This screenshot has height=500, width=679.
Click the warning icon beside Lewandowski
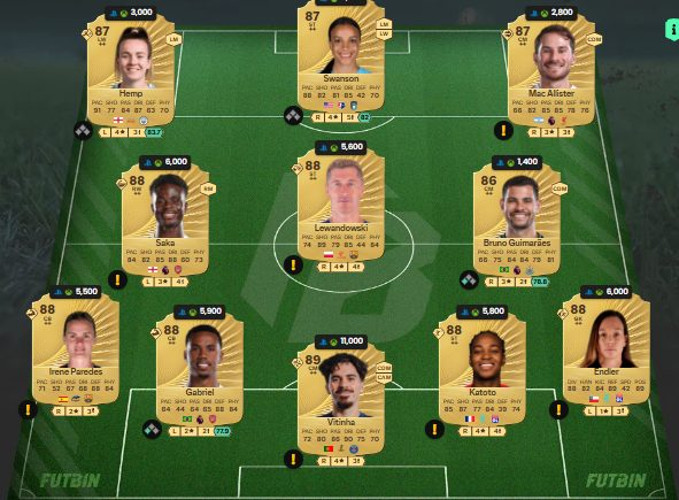pyautogui.click(x=292, y=265)
